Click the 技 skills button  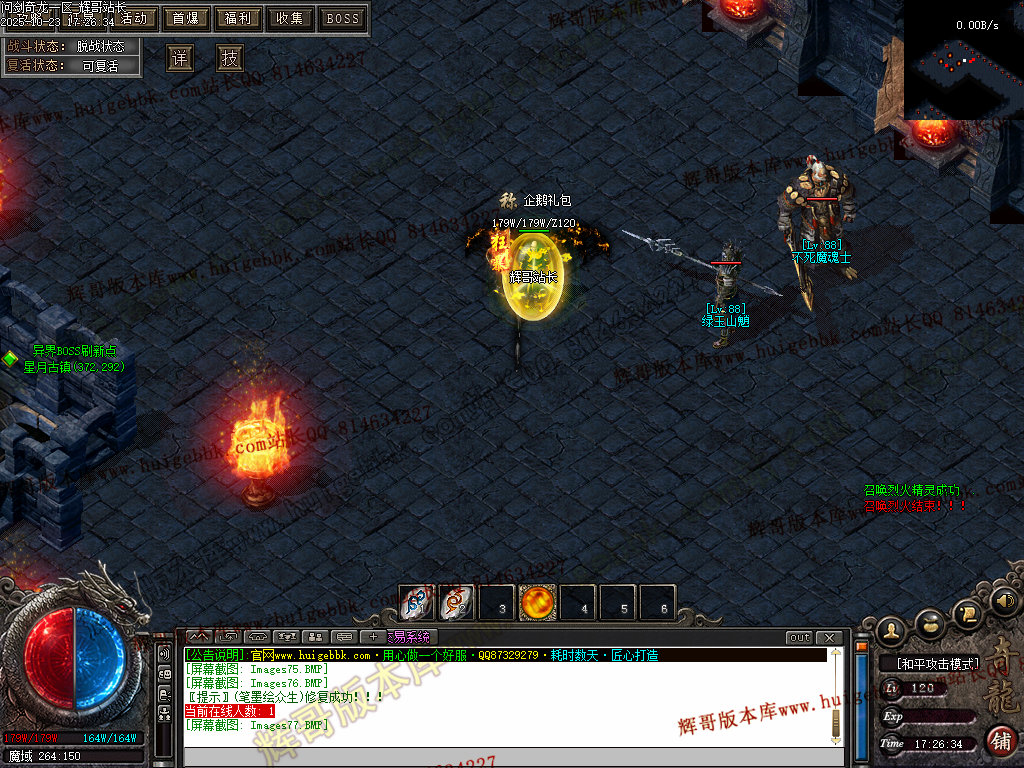coord(230,58)
